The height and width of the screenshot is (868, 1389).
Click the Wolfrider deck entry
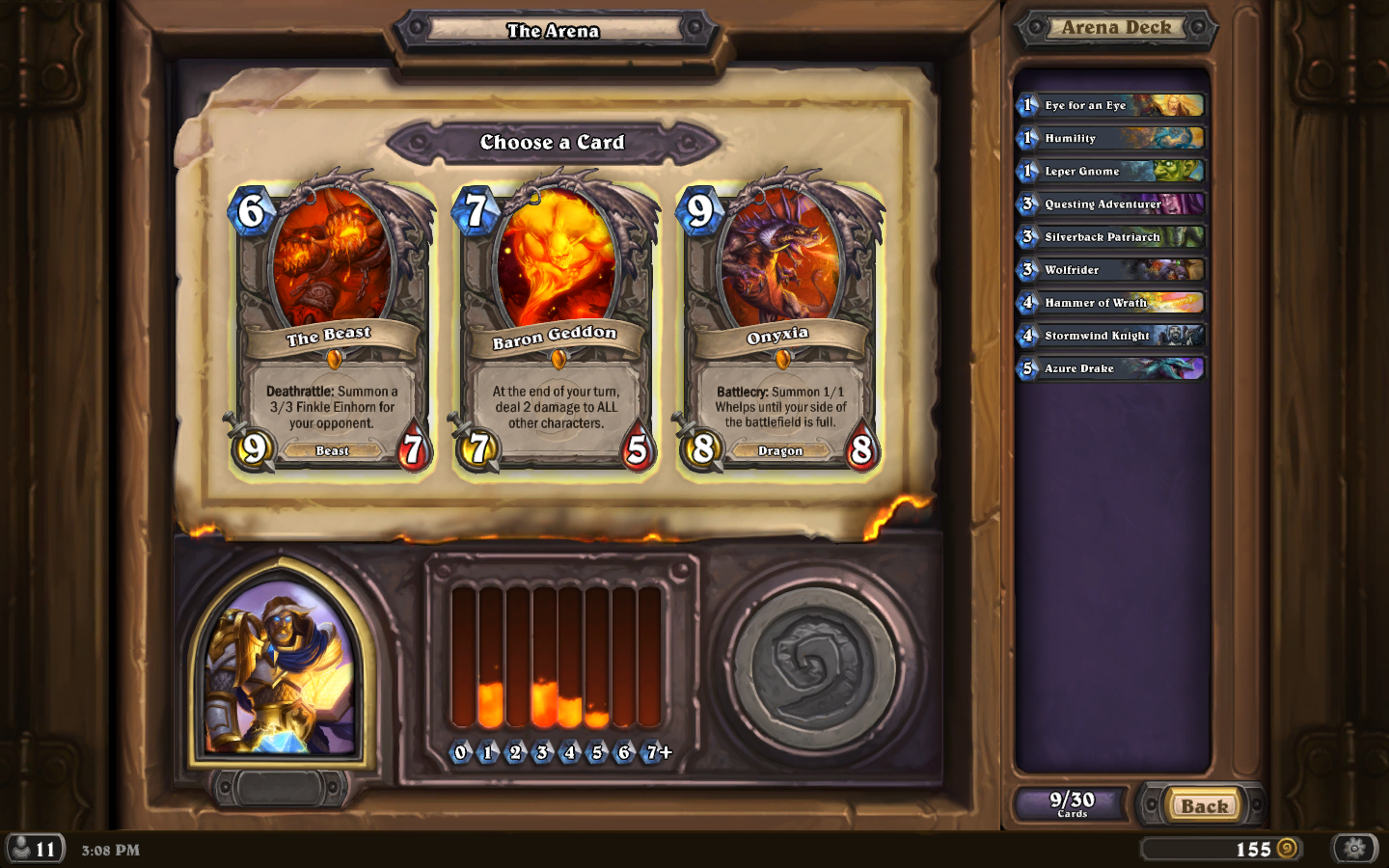[x=1111, y=270]
